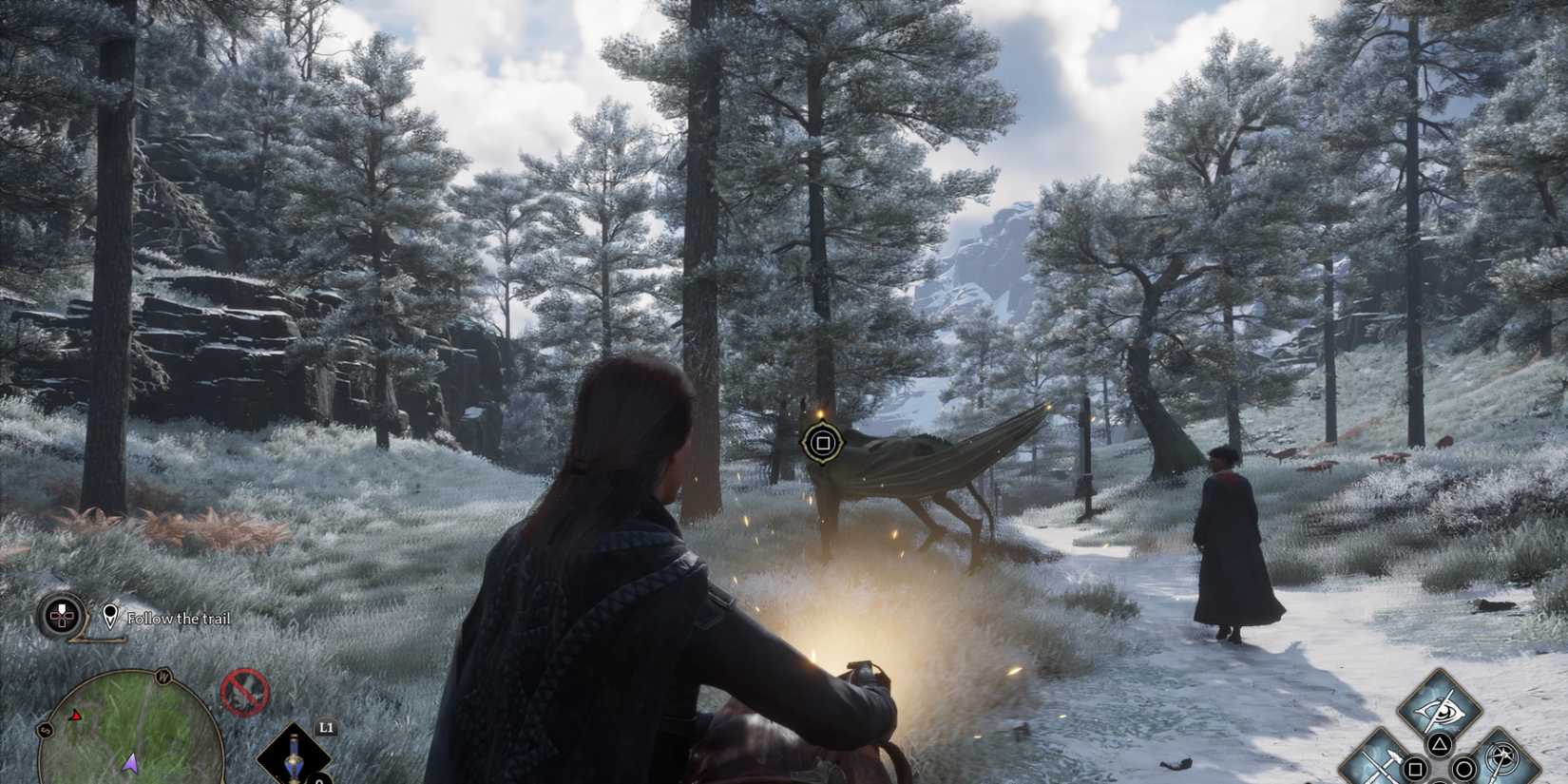Click the 'Follow the trail' objective text
This screenshot has width=1568, height=784.
pos(179,619)
